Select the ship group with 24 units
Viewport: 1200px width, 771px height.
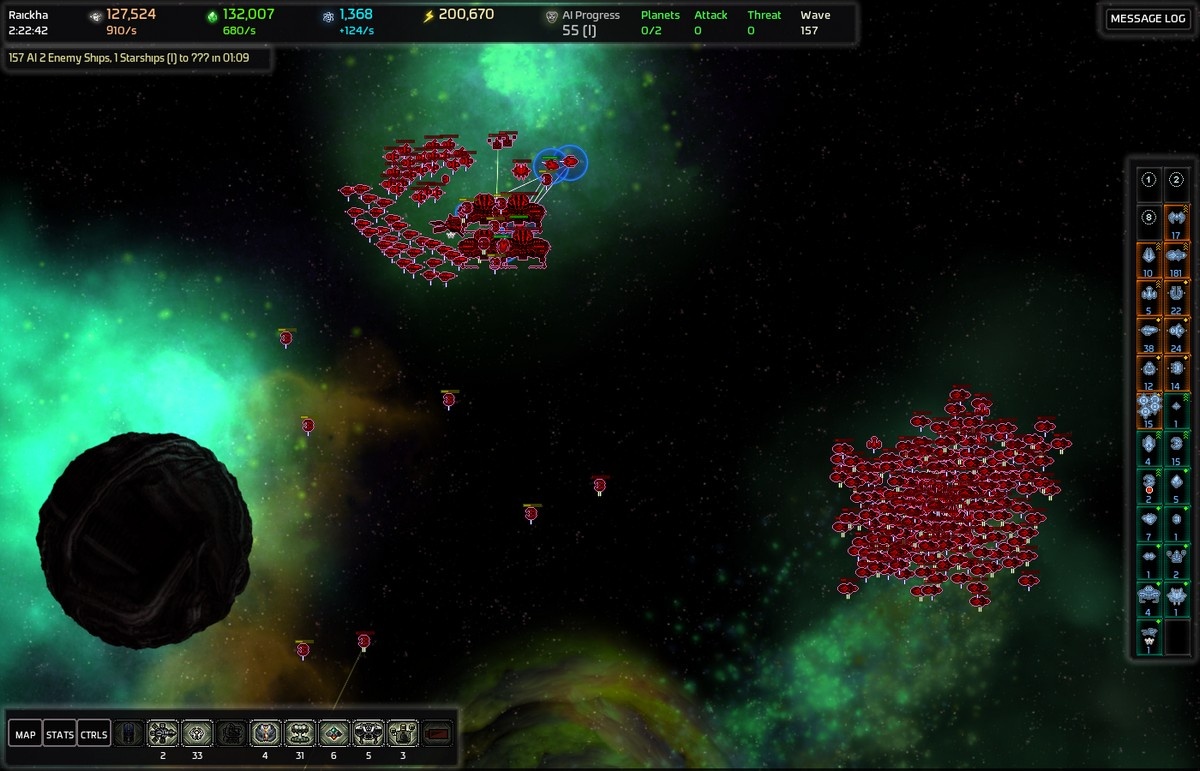[1177, 332]
